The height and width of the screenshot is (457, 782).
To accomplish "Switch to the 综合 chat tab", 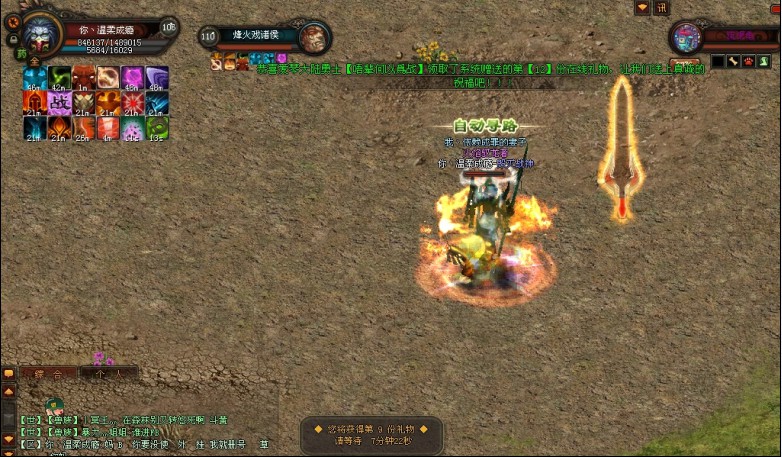I will 49,373.
